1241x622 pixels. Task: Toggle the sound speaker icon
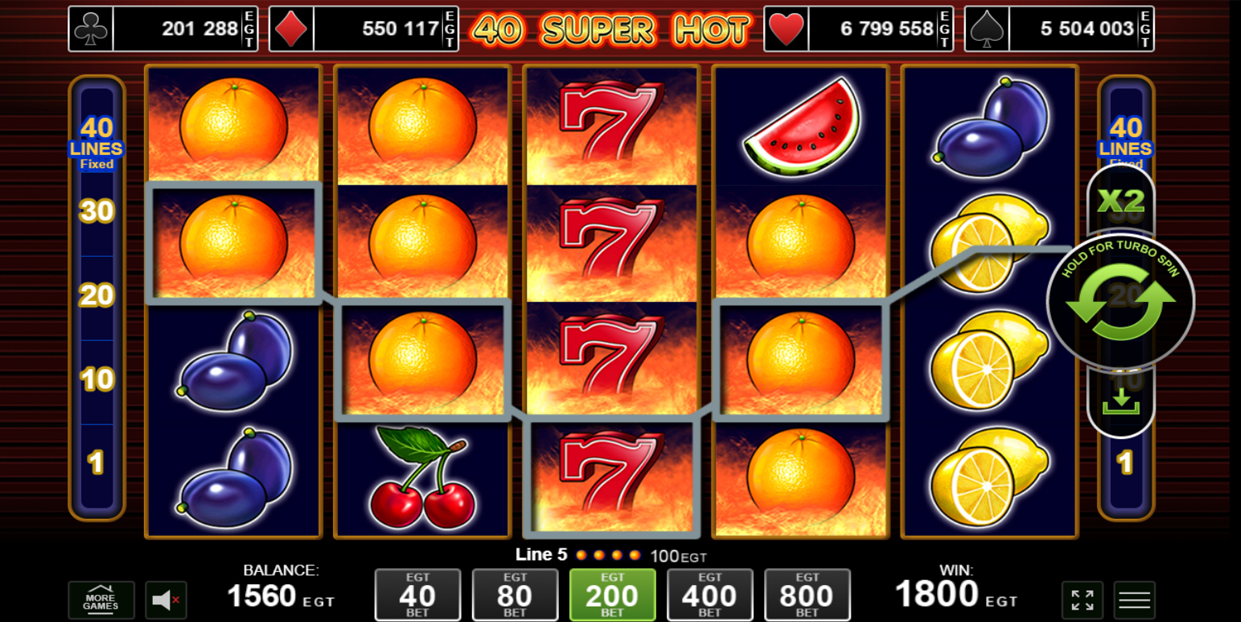pos(165,600)
